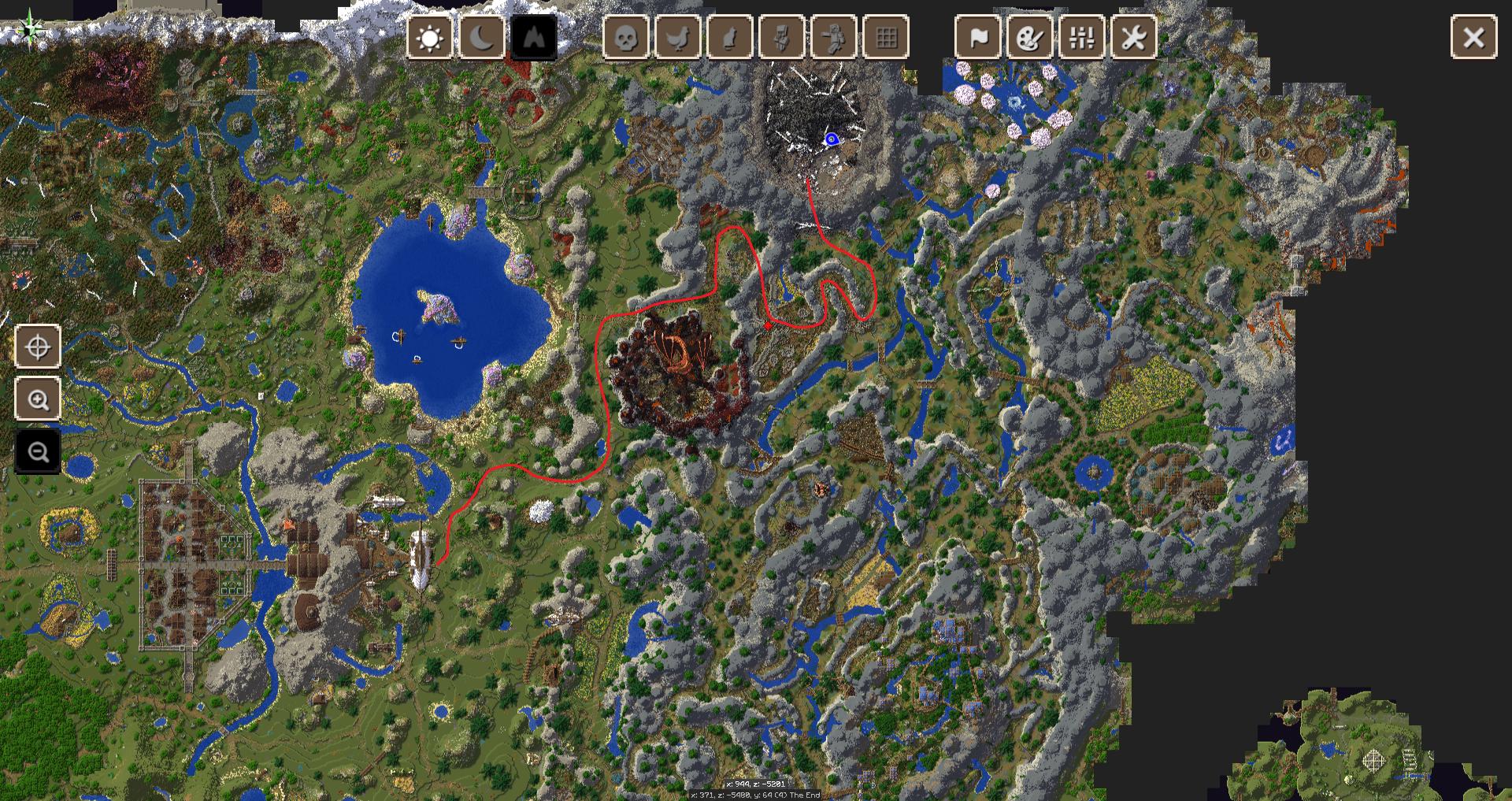The height and width of the screenshot is (801, 1512).
Task: Toggle the chunk grid overlay
Action: pos(886,37)
